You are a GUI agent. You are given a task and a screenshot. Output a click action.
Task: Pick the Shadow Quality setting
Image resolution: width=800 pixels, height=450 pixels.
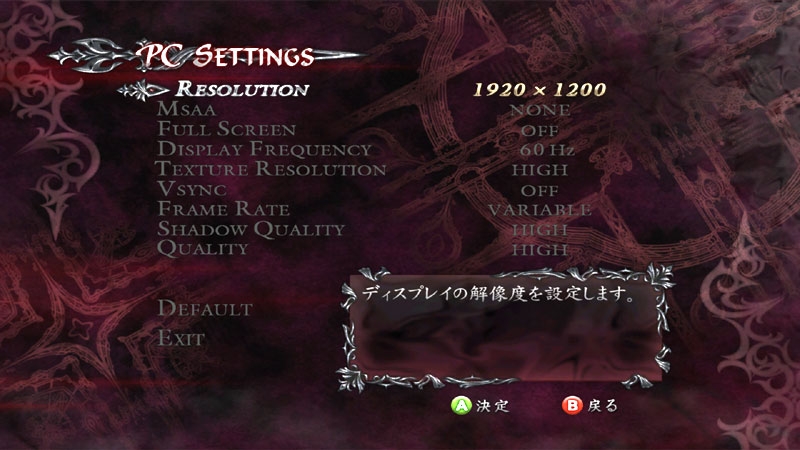pyautogui.click(x=251, y=229)
